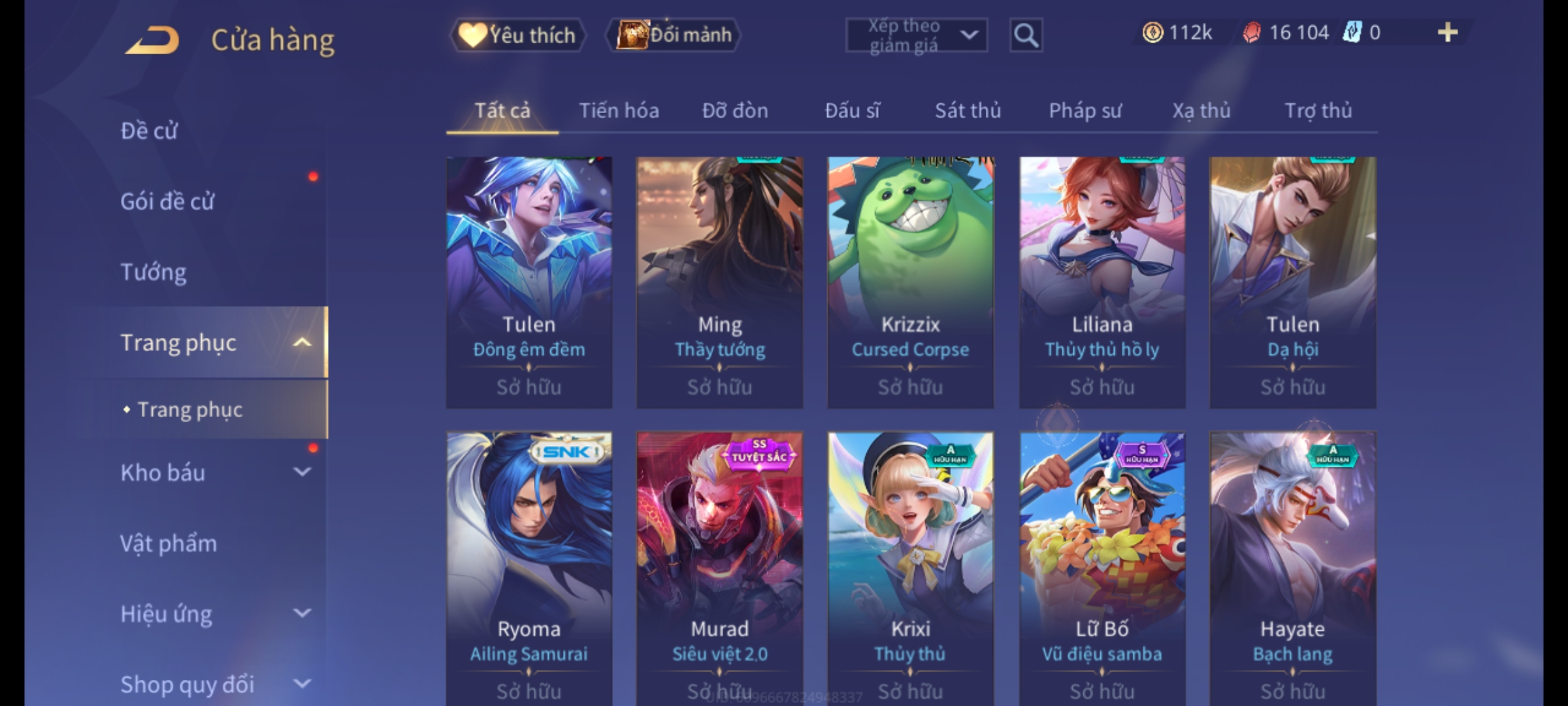Select the Sát thủ category tab
This screenshot has height=706, width=1568.
(968, 110)
